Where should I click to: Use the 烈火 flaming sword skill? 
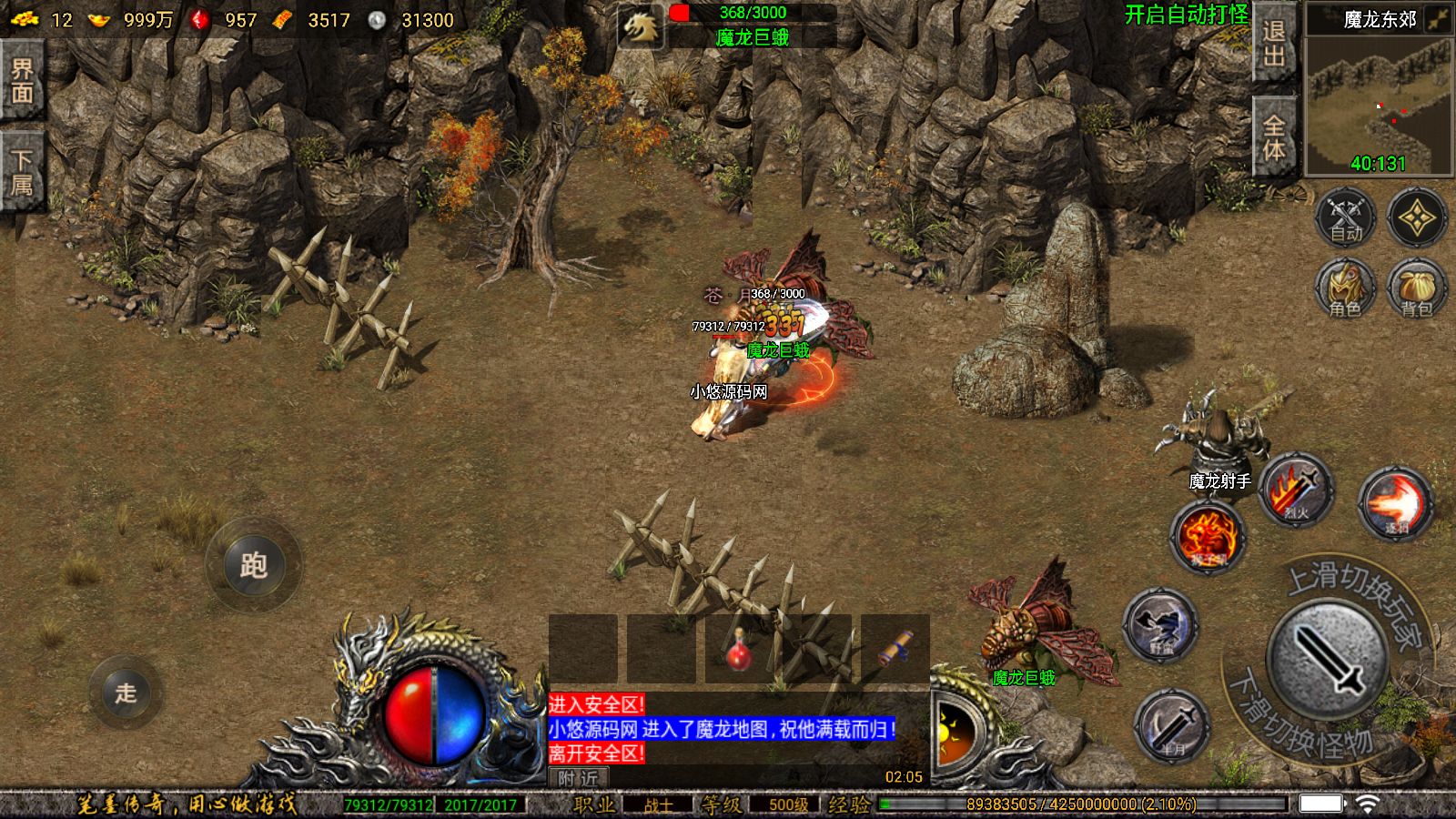coord(1297,491)
